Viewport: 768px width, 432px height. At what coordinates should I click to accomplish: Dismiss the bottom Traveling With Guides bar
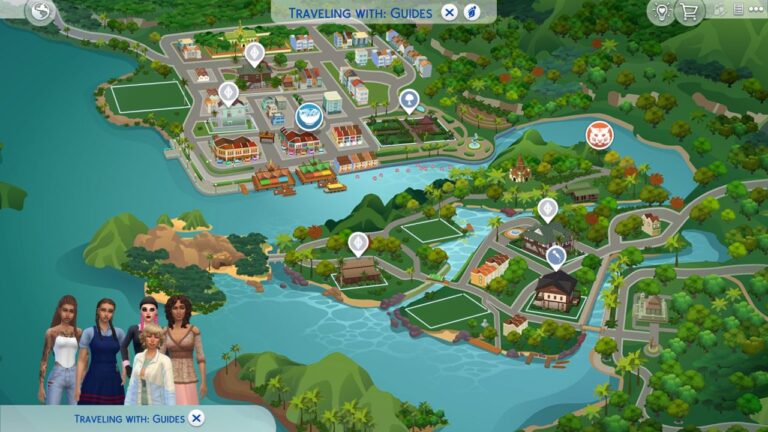tap(197, 418)
